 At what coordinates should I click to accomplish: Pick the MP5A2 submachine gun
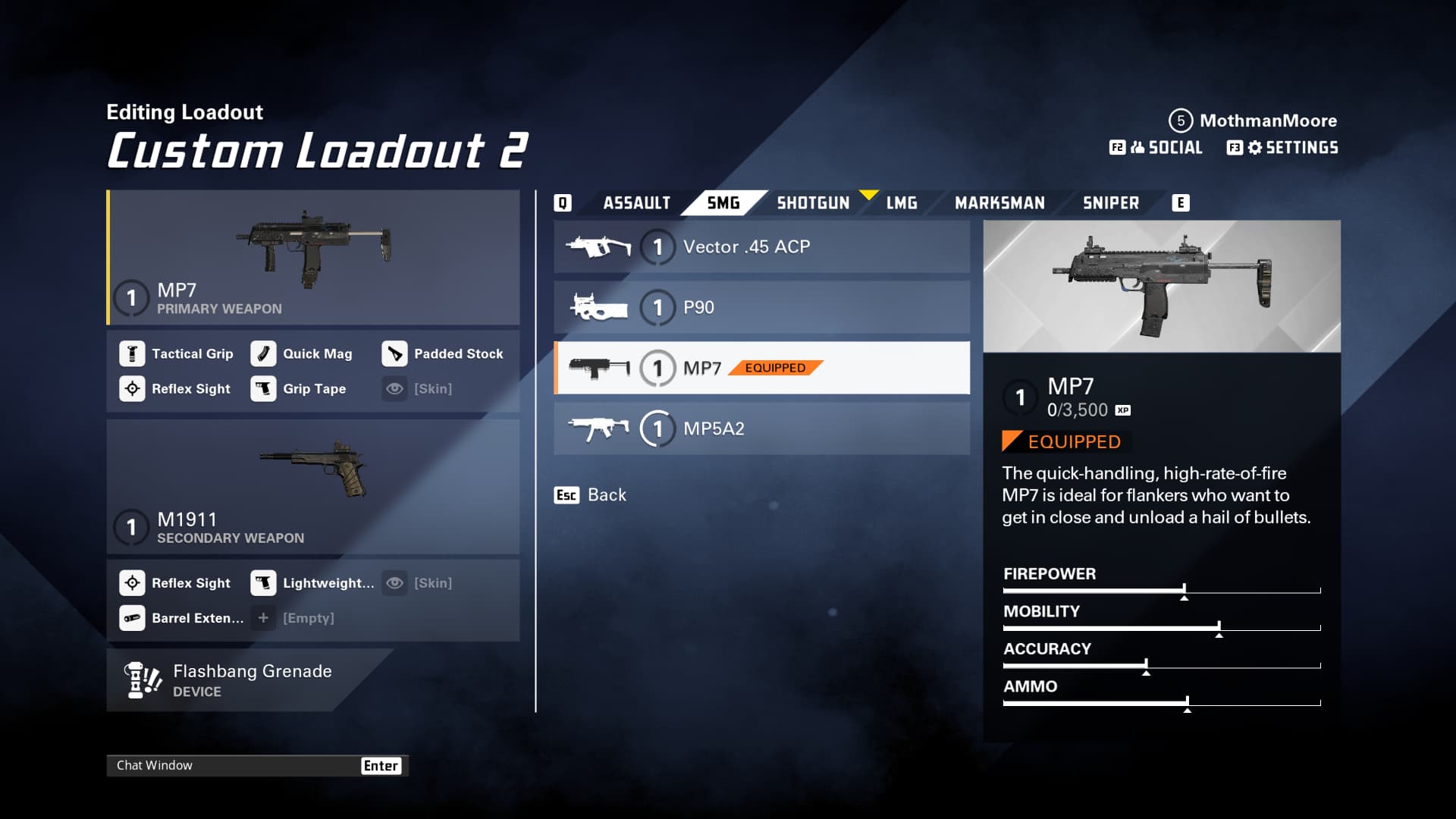tap(761, 429)
